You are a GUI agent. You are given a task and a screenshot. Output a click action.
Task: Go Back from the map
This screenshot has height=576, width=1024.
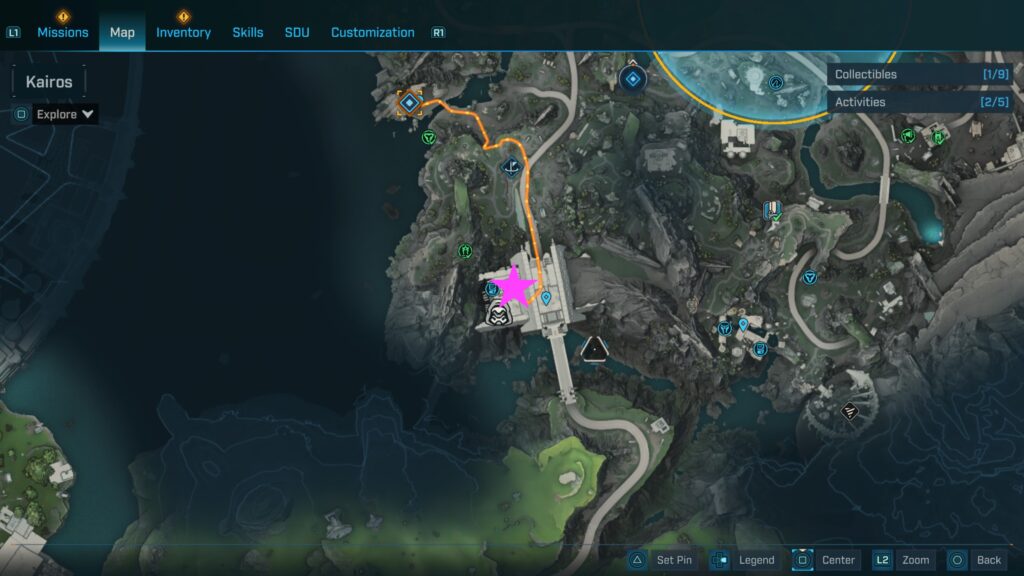tap(976, 560)
